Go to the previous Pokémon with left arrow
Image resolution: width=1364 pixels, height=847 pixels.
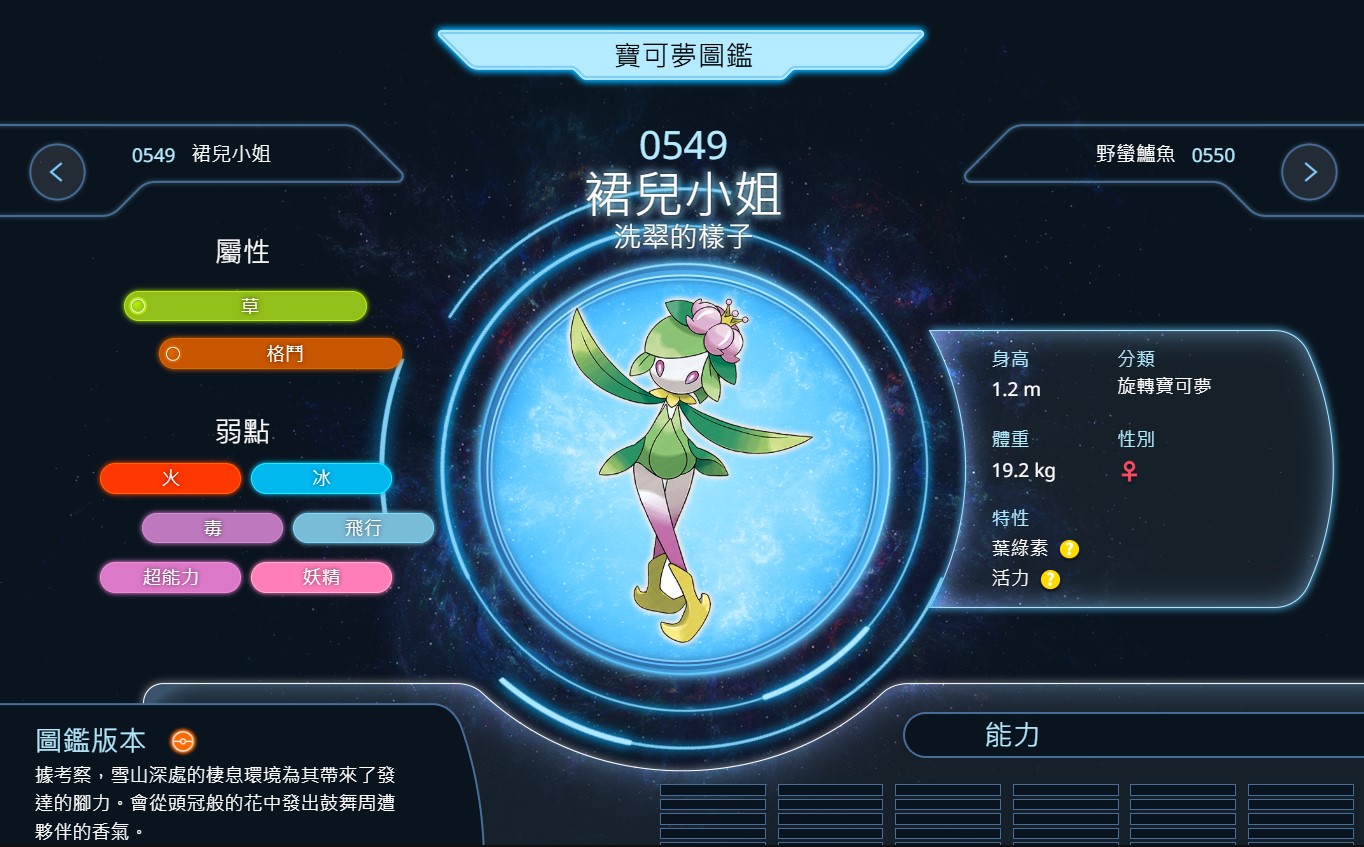tap(57, 172)
